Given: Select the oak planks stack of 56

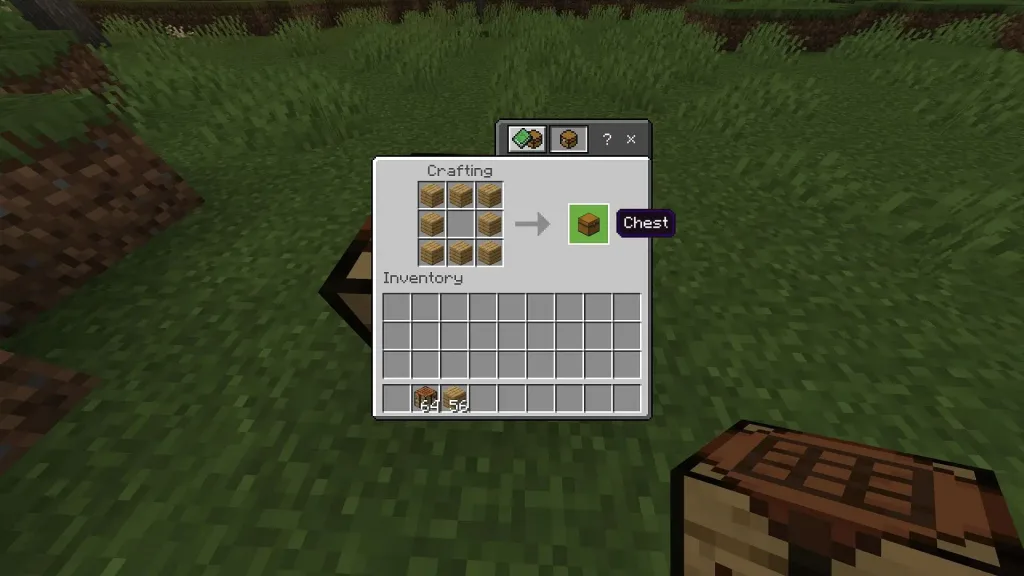Looking at the screenshot, I should click(455, 398).
